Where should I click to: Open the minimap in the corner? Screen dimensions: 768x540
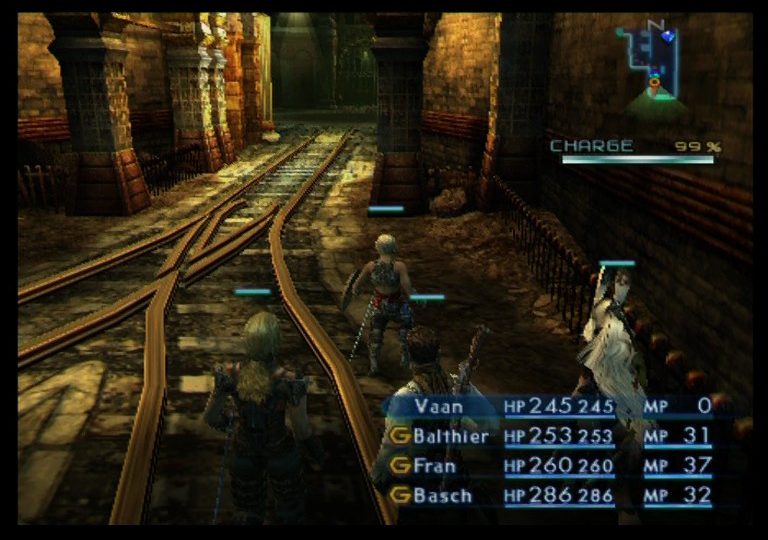click(650, 65)
